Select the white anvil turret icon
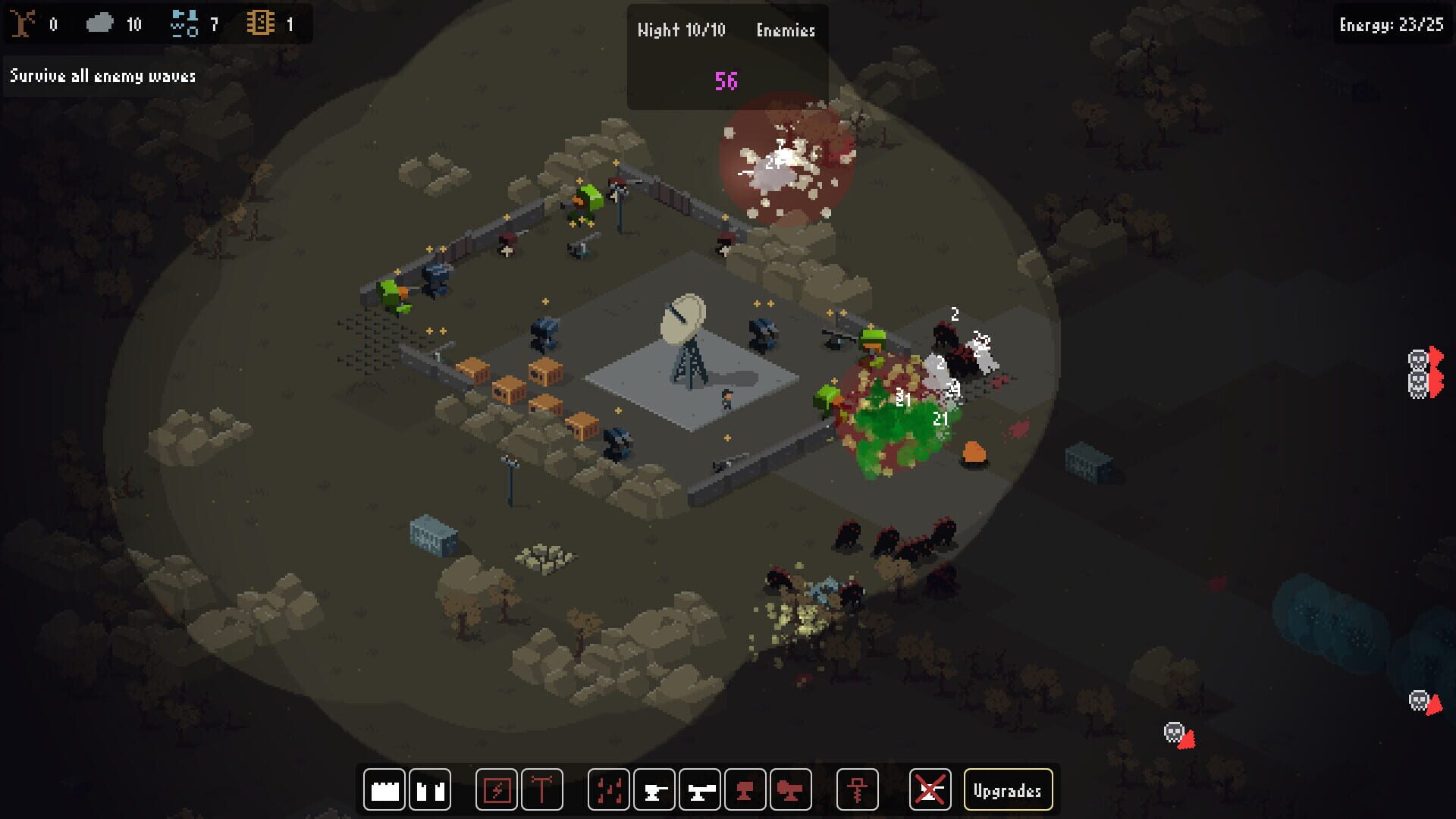 [x=654, y=789]
